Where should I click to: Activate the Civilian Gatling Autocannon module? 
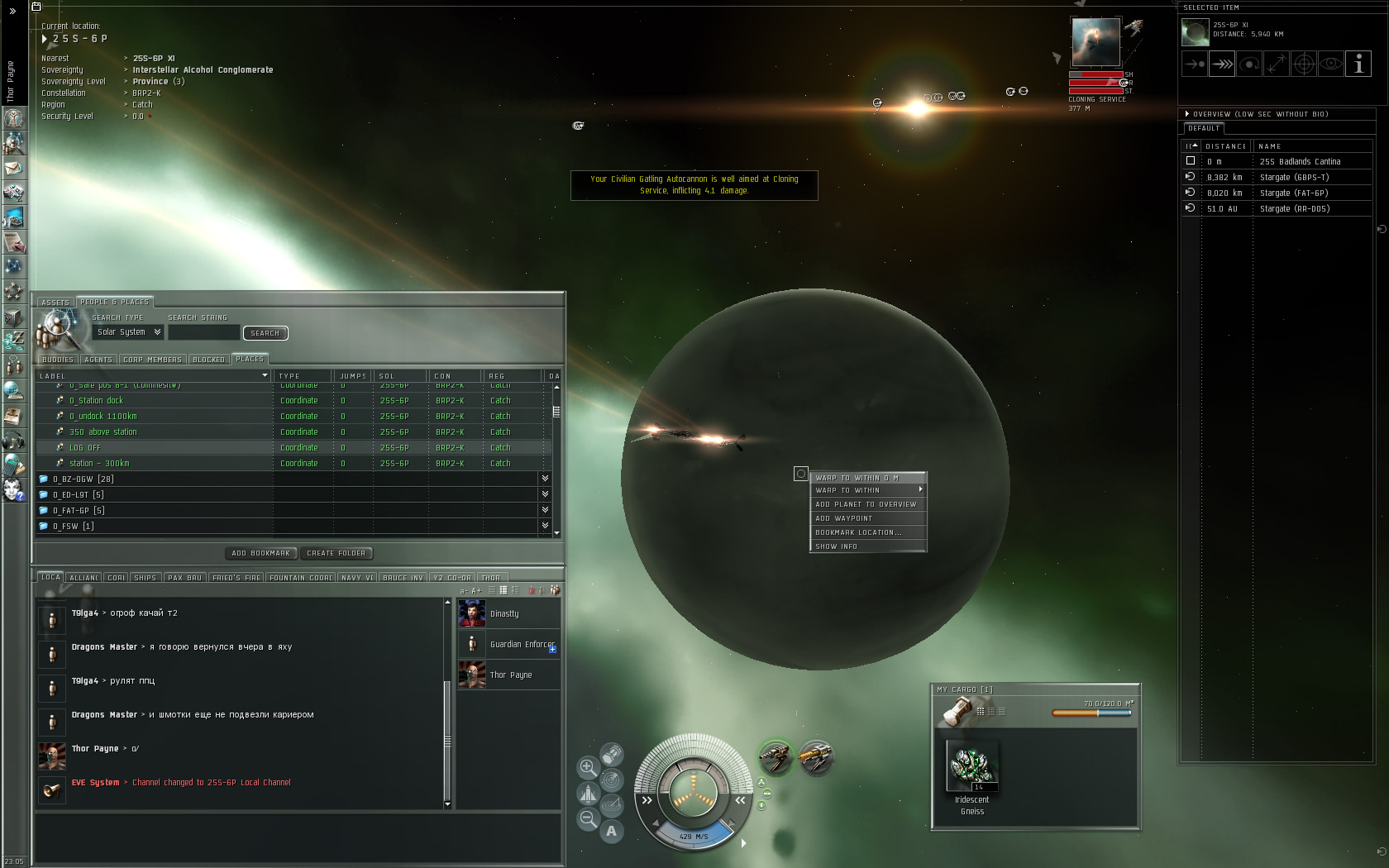[775, 756]
